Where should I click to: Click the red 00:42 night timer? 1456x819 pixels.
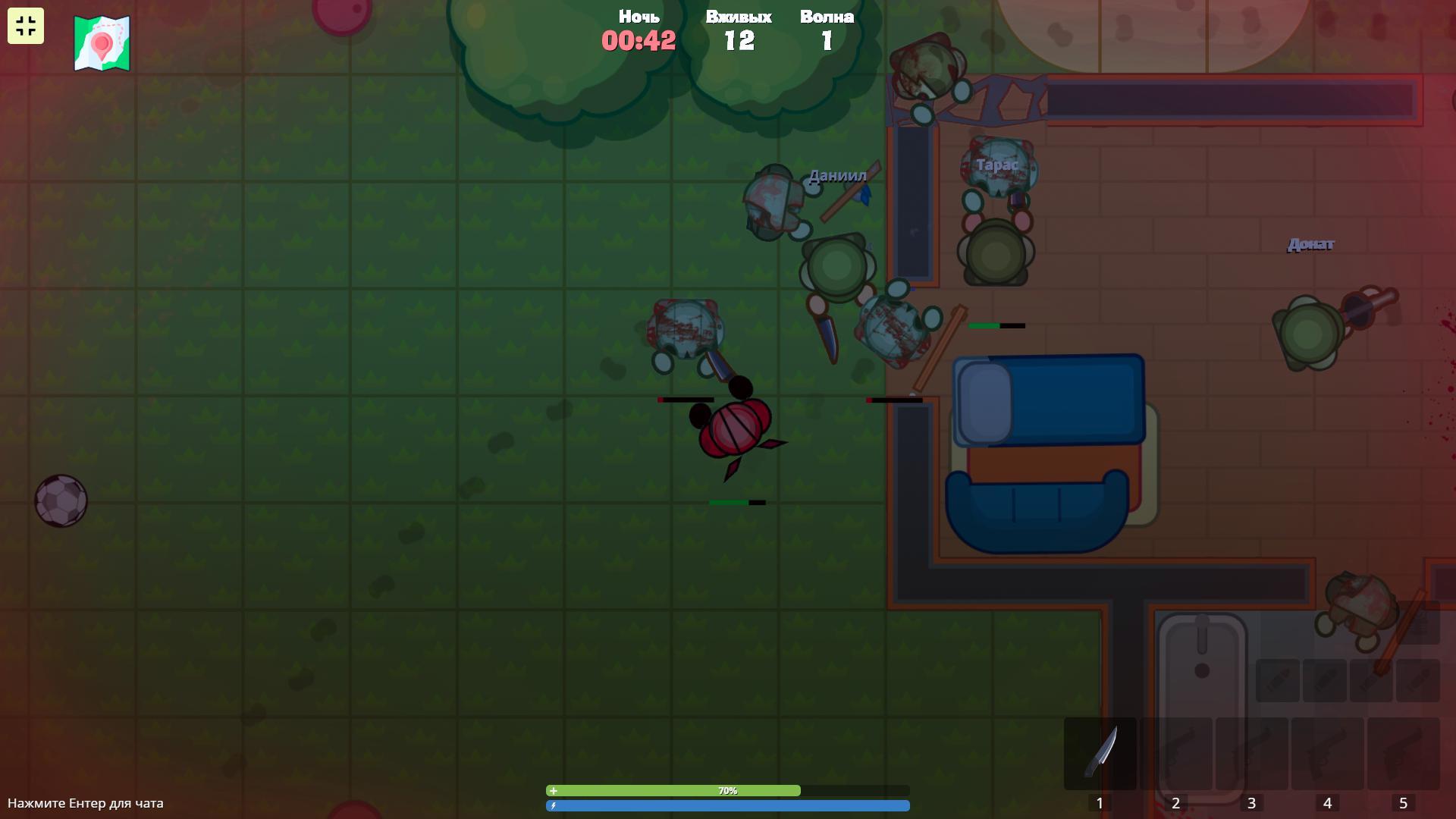pos(638,42)
